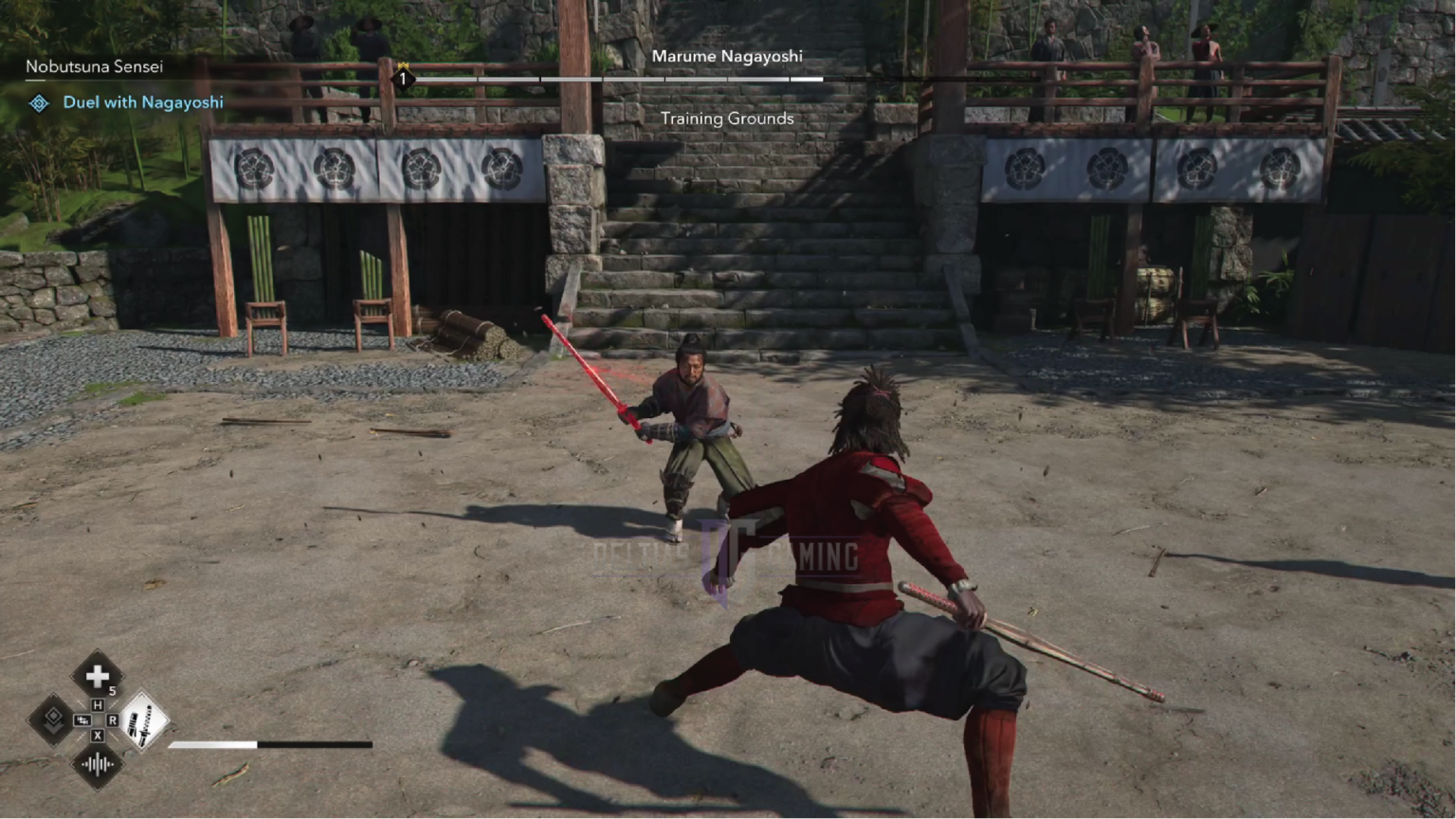This screenshot has height=819, width=1456.
Task: Click the blue objective diamond icon
Action: [x=38, y=102]
